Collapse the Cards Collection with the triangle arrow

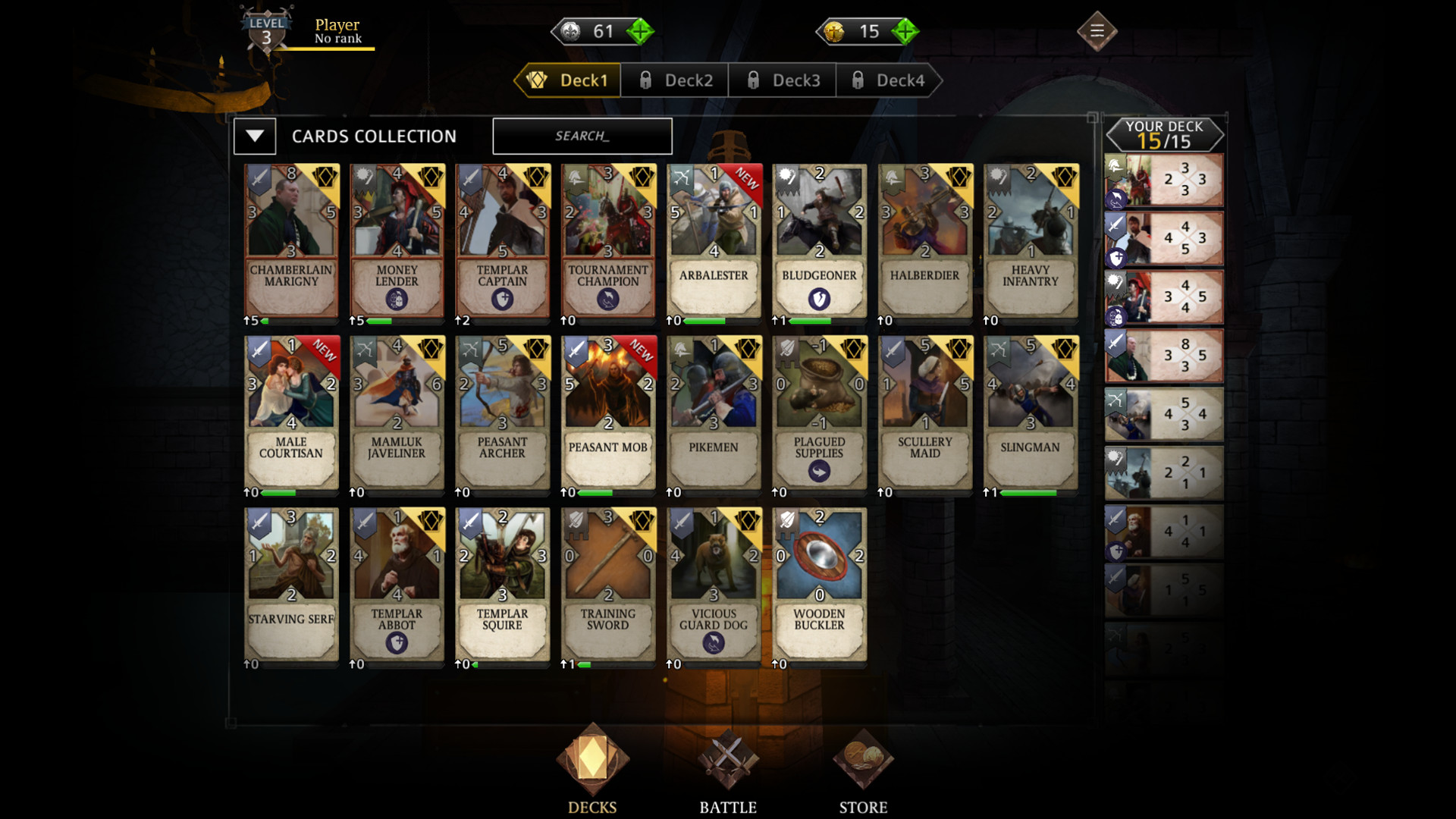click(x=255, y=136)
